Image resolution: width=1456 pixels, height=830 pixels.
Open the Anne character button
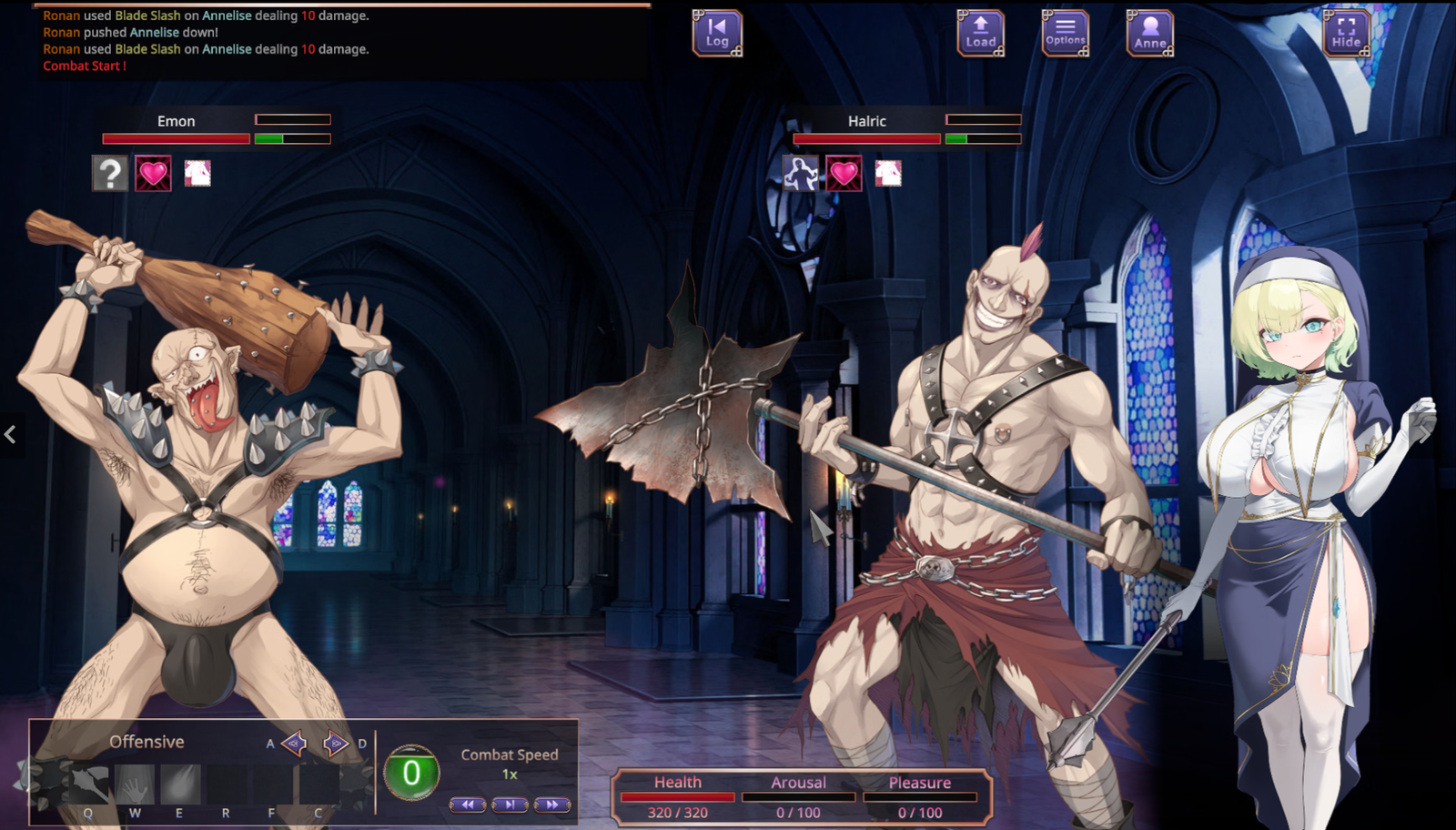tap(1149, 34)
